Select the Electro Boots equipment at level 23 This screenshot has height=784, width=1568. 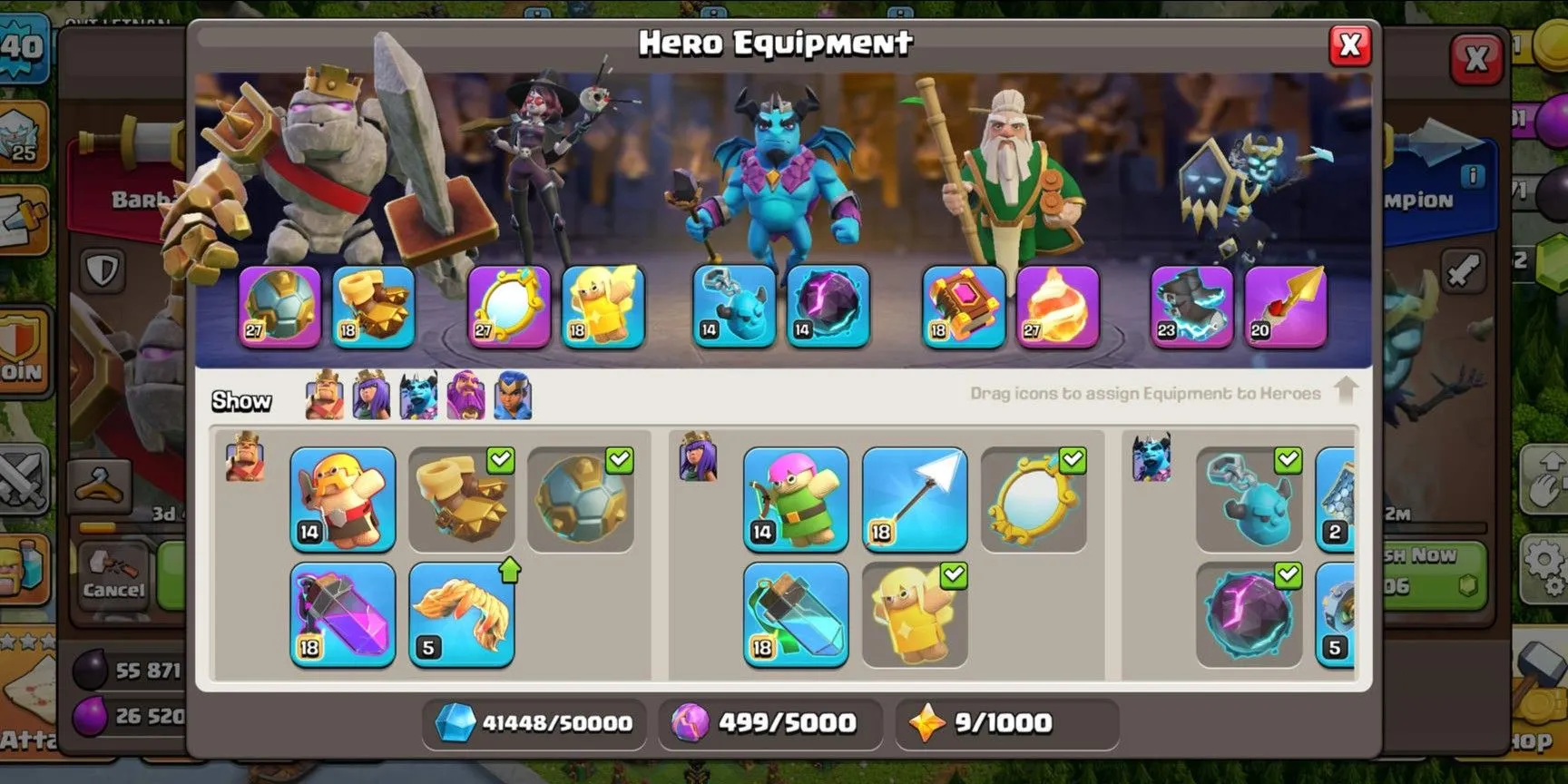[1191, 307]
